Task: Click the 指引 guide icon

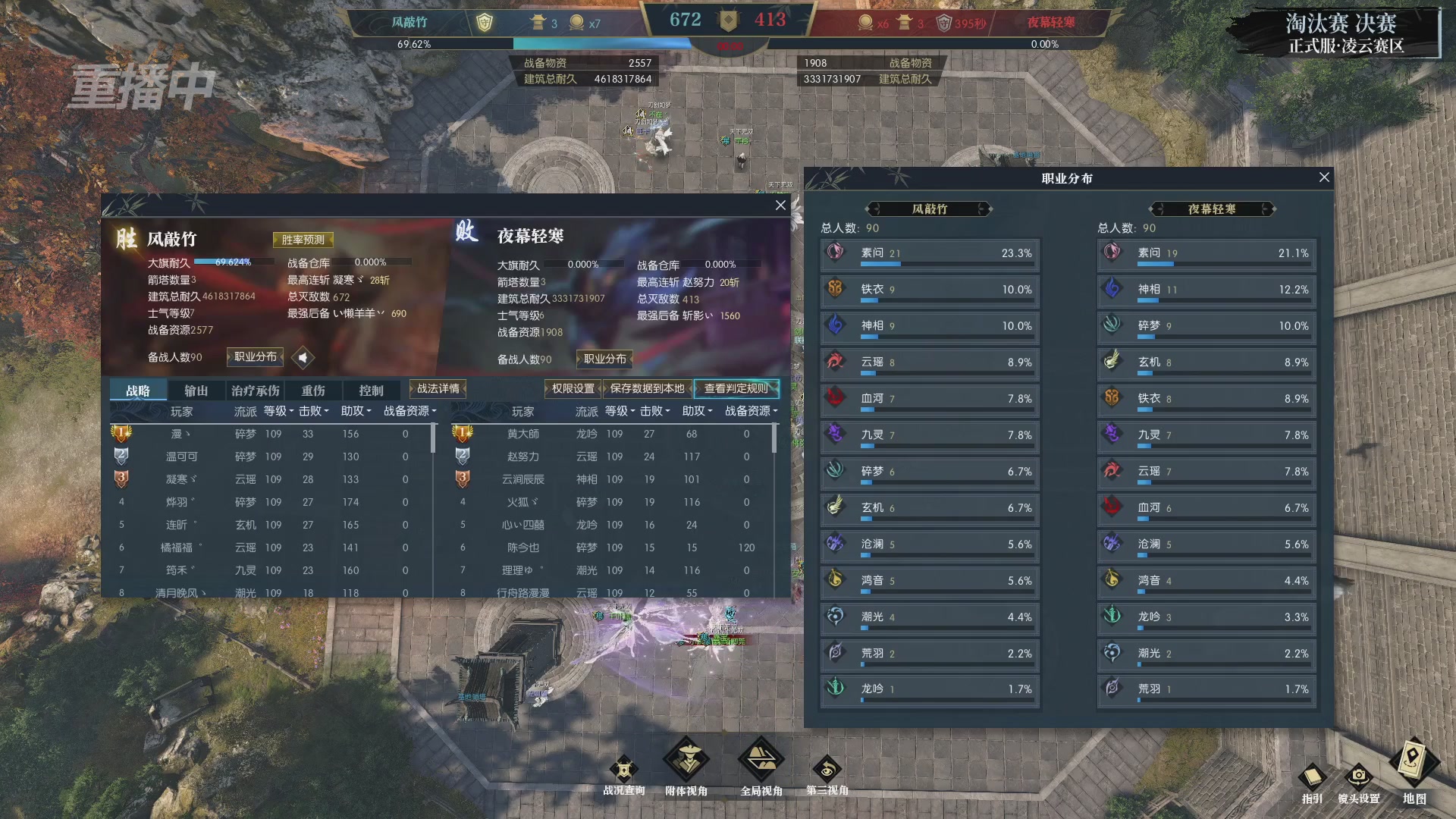Action: pos(1312,778)
